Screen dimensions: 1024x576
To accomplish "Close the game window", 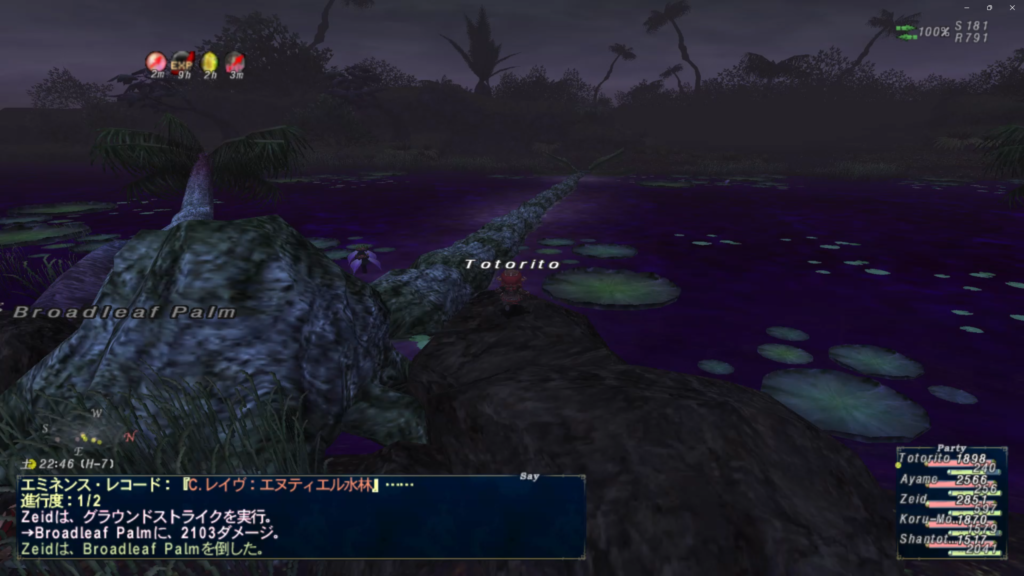I will [x=1012, y=7].
